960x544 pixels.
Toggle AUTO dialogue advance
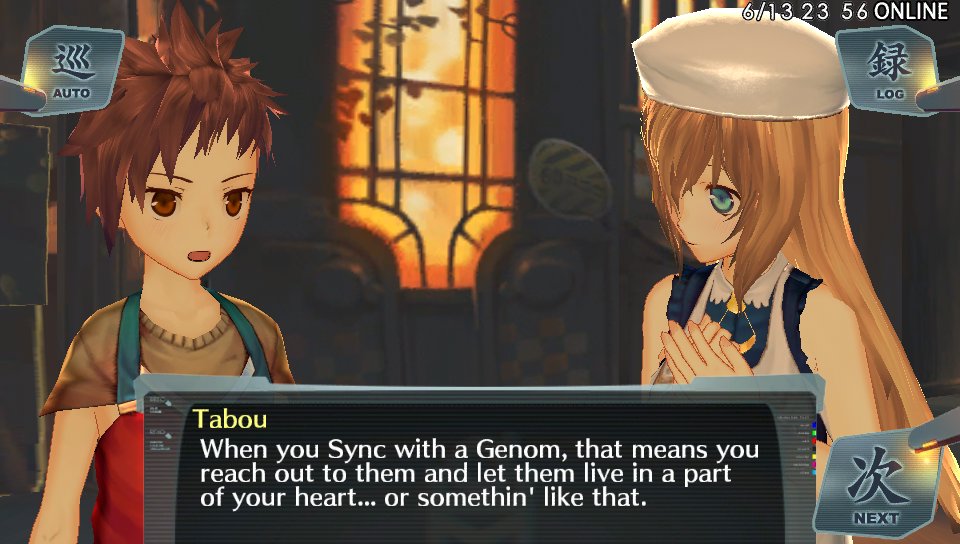click(71, 71)
